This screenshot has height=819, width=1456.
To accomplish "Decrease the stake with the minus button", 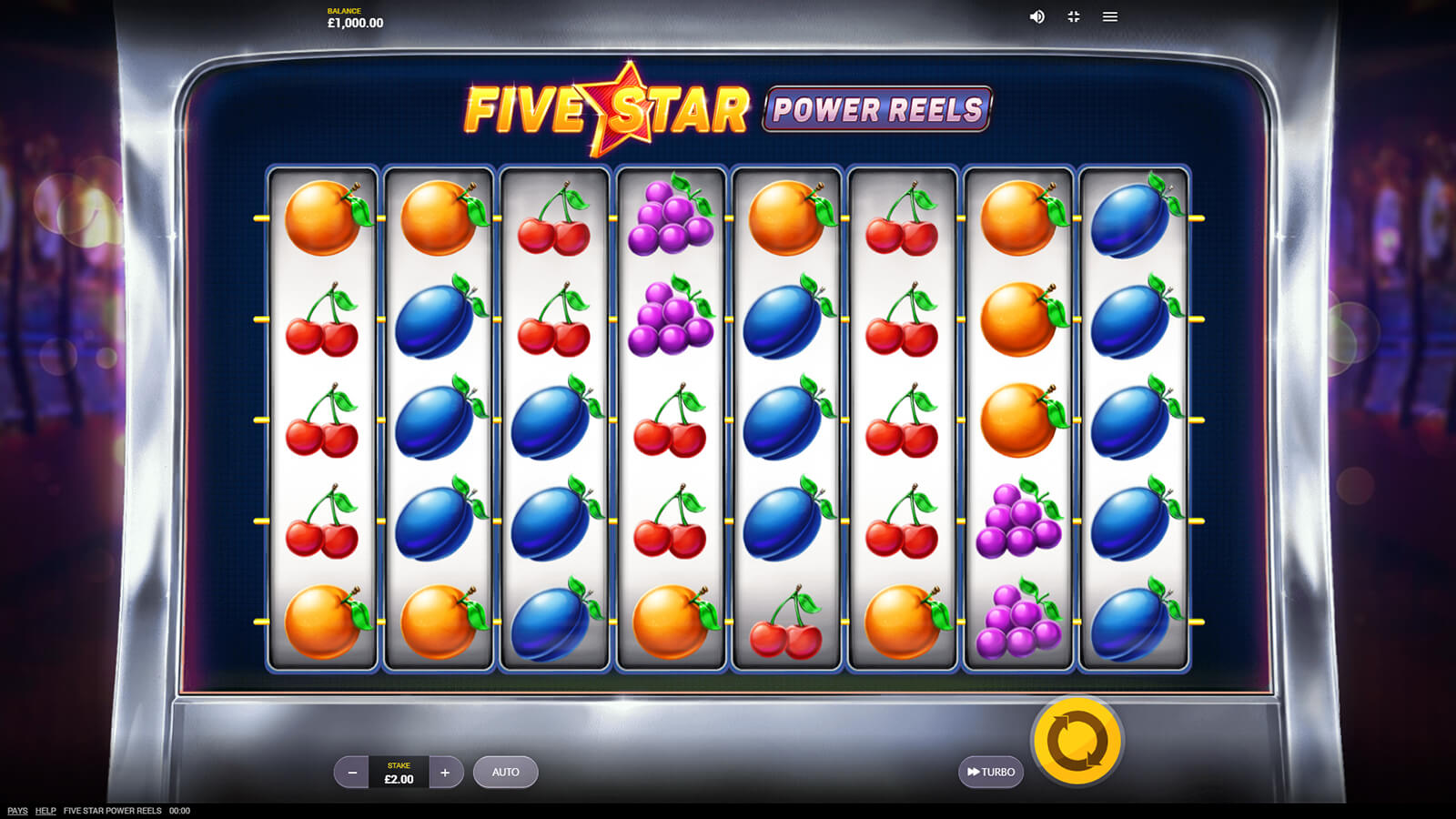I will 352,773.
